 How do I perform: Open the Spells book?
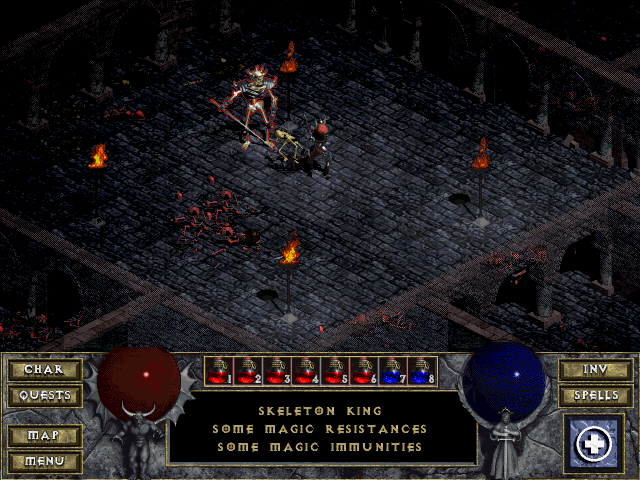[594, 396]
